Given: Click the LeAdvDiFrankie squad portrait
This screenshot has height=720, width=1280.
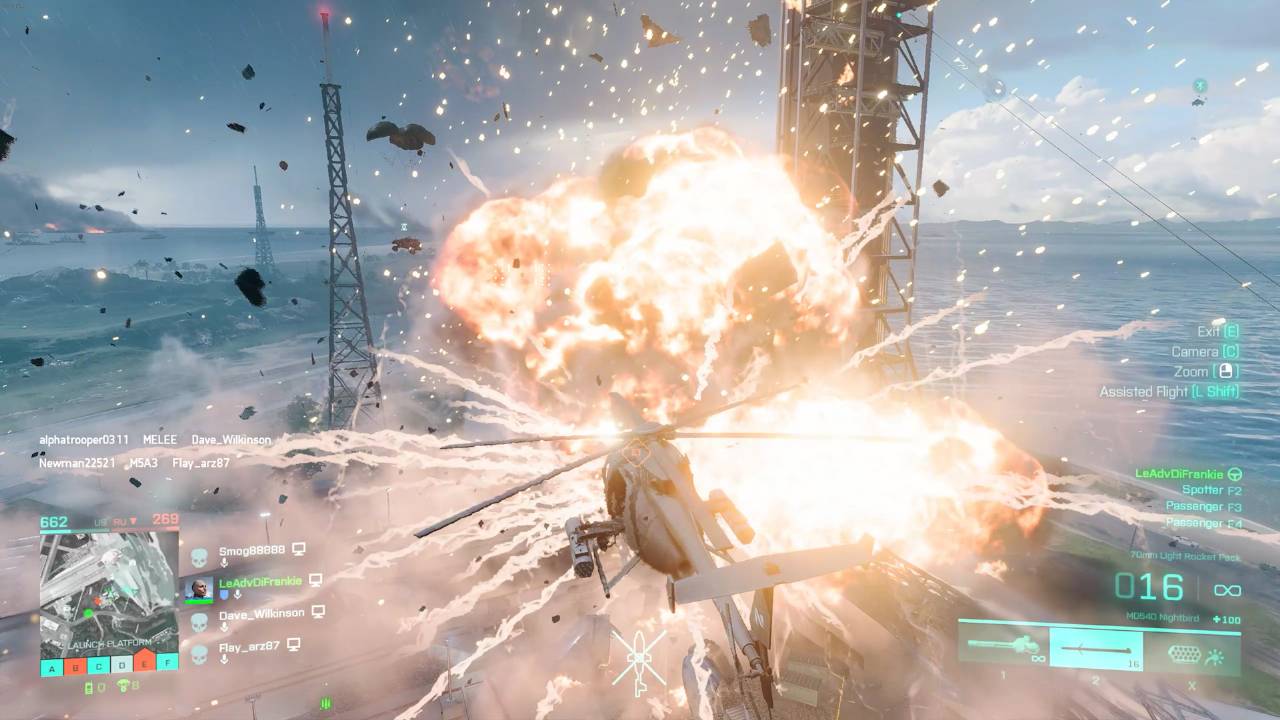Looking at the screenshot, I should coord(199,588).
